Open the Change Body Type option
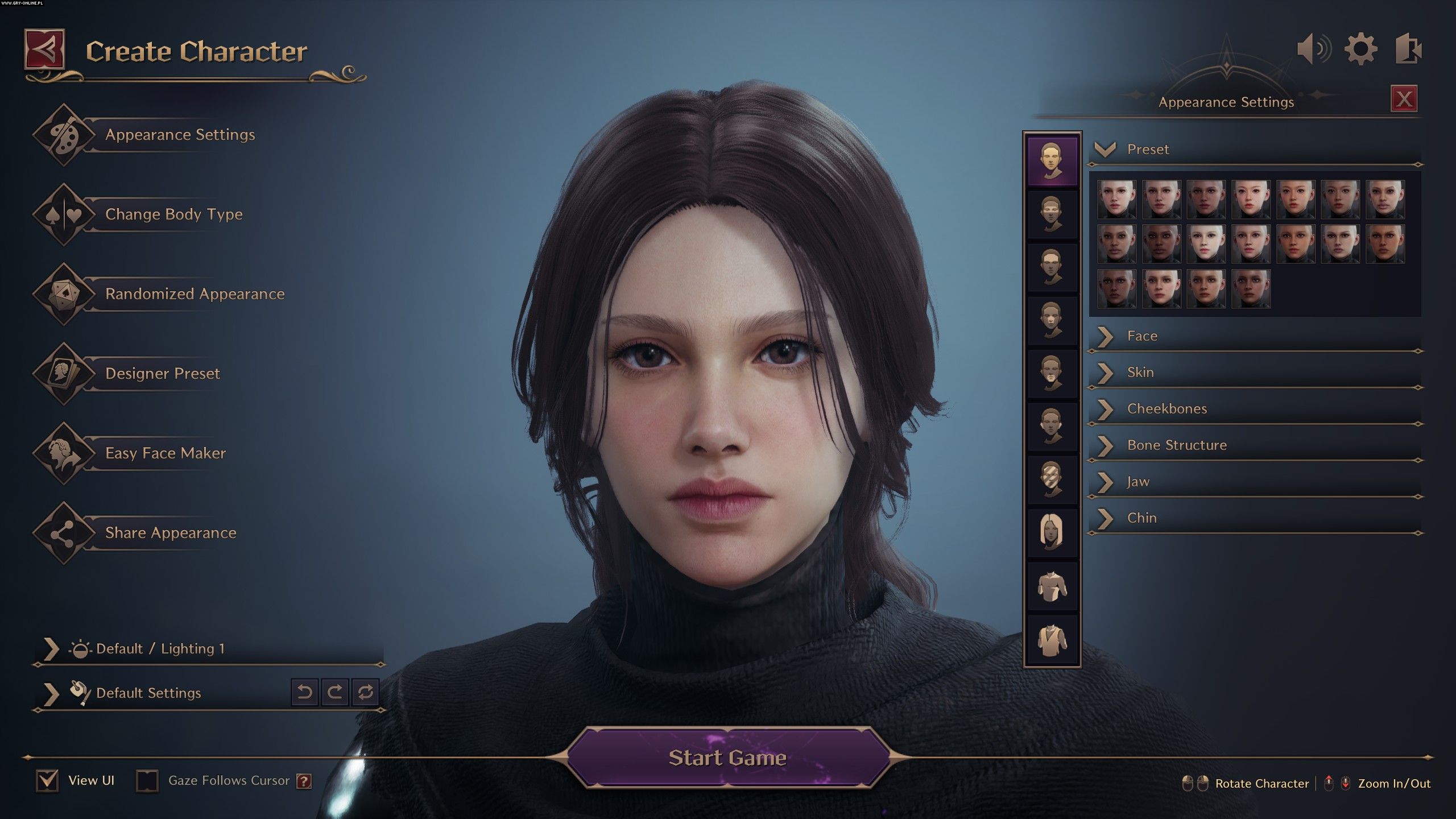 (173, 214)
